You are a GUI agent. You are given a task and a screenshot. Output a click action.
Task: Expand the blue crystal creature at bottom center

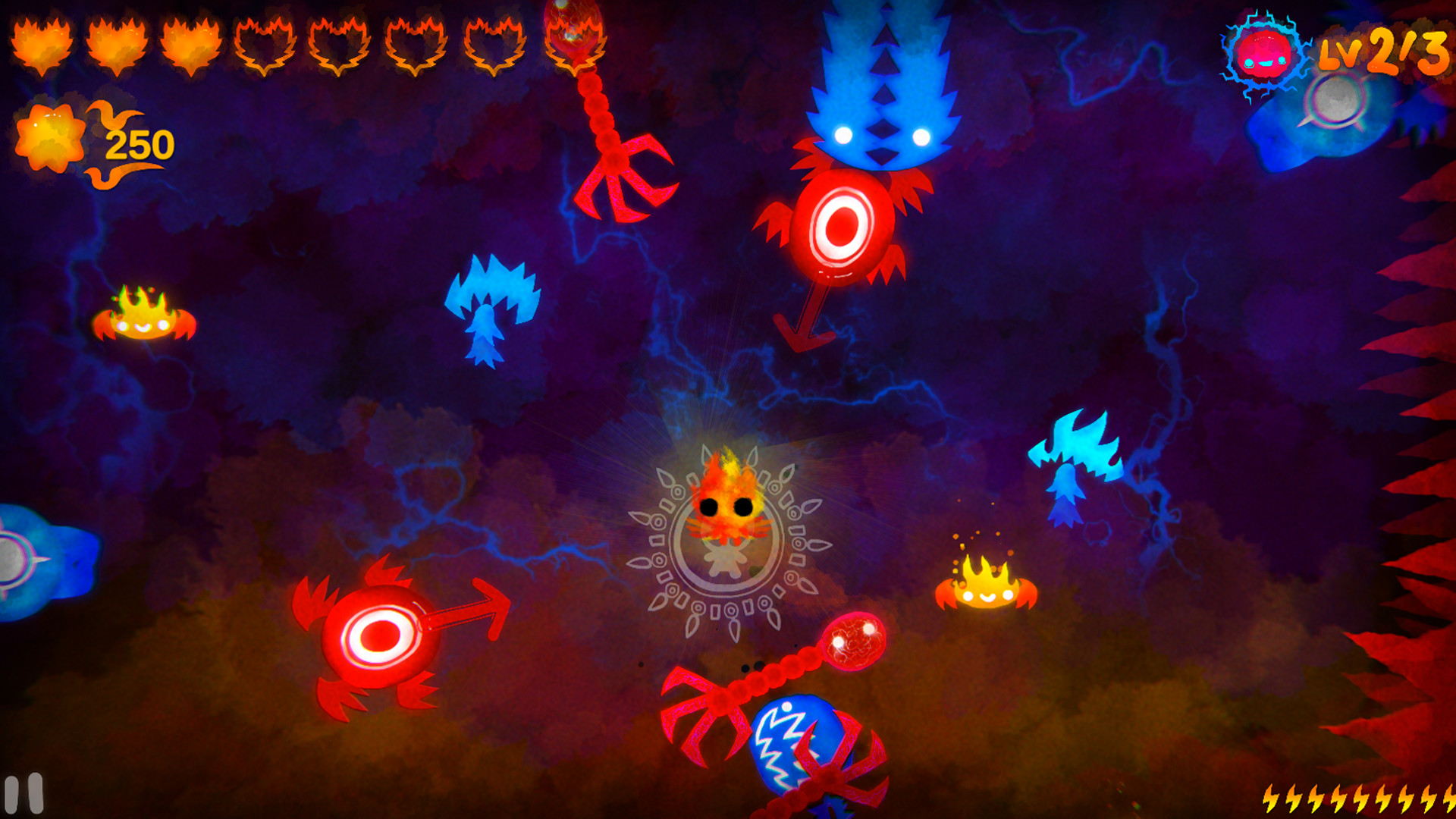(x=800, y=751)
